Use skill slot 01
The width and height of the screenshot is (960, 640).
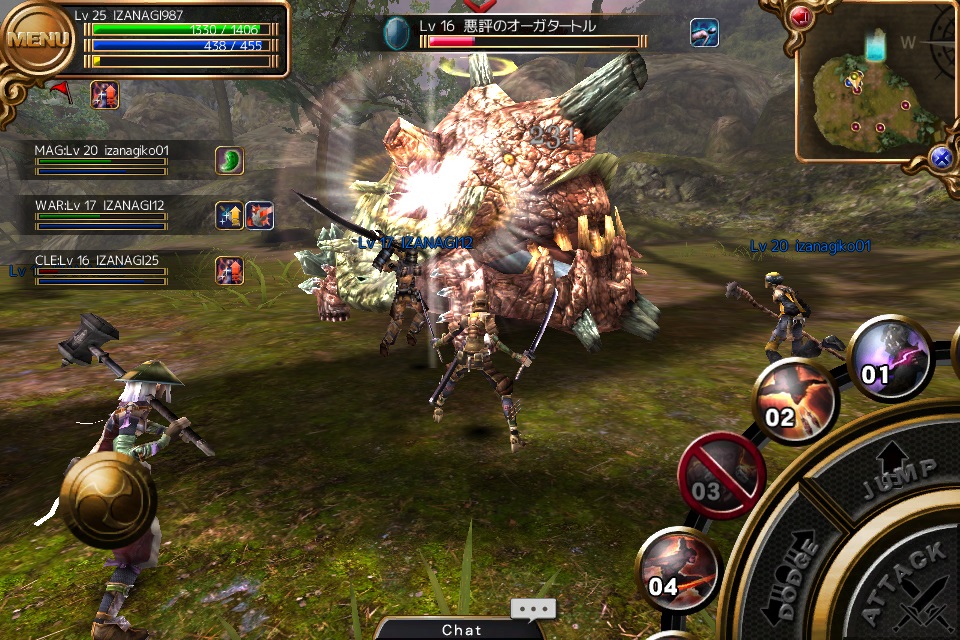point(890,357)
